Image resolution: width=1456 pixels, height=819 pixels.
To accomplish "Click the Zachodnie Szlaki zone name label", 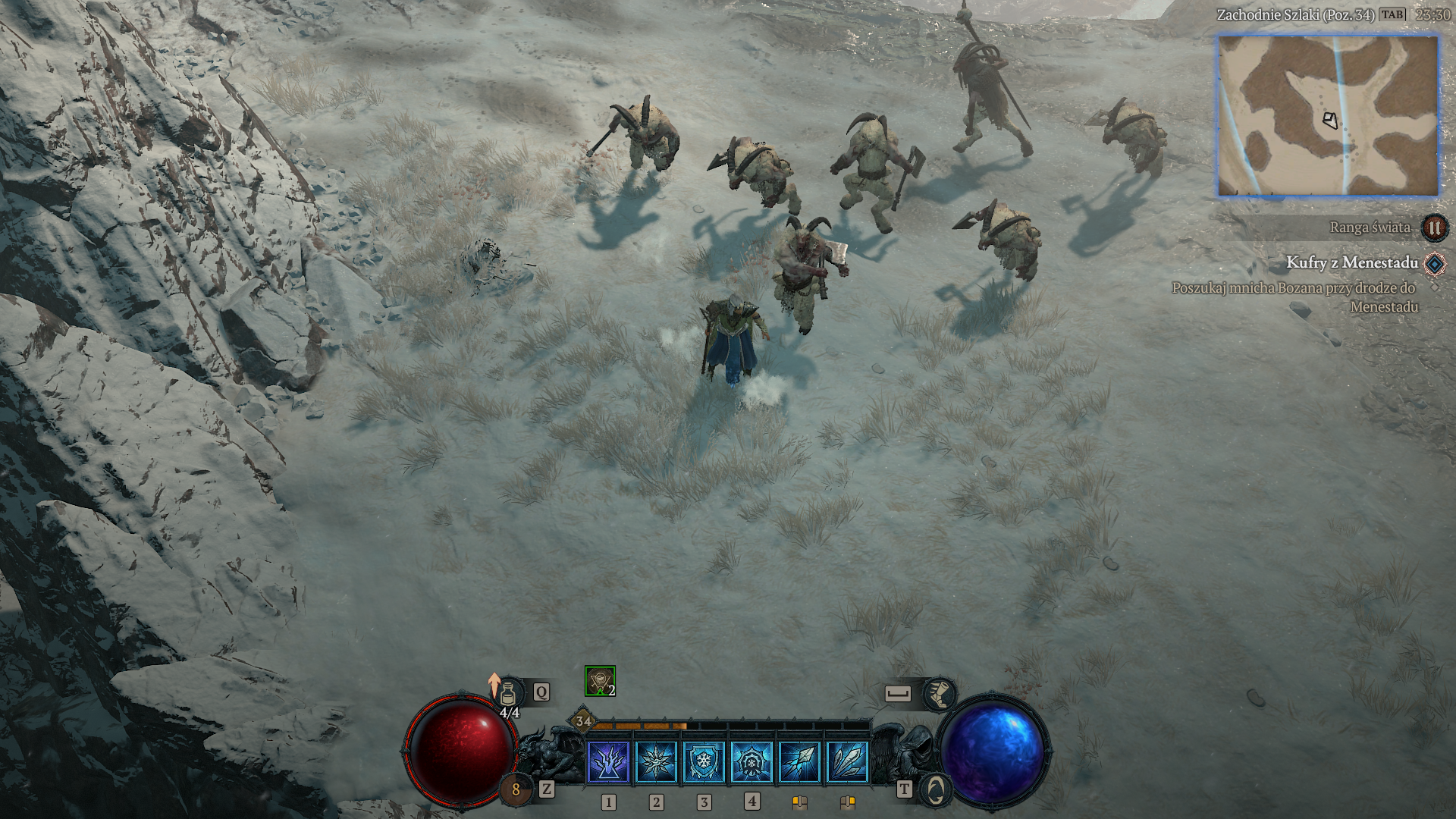I will coord(1295,15).
